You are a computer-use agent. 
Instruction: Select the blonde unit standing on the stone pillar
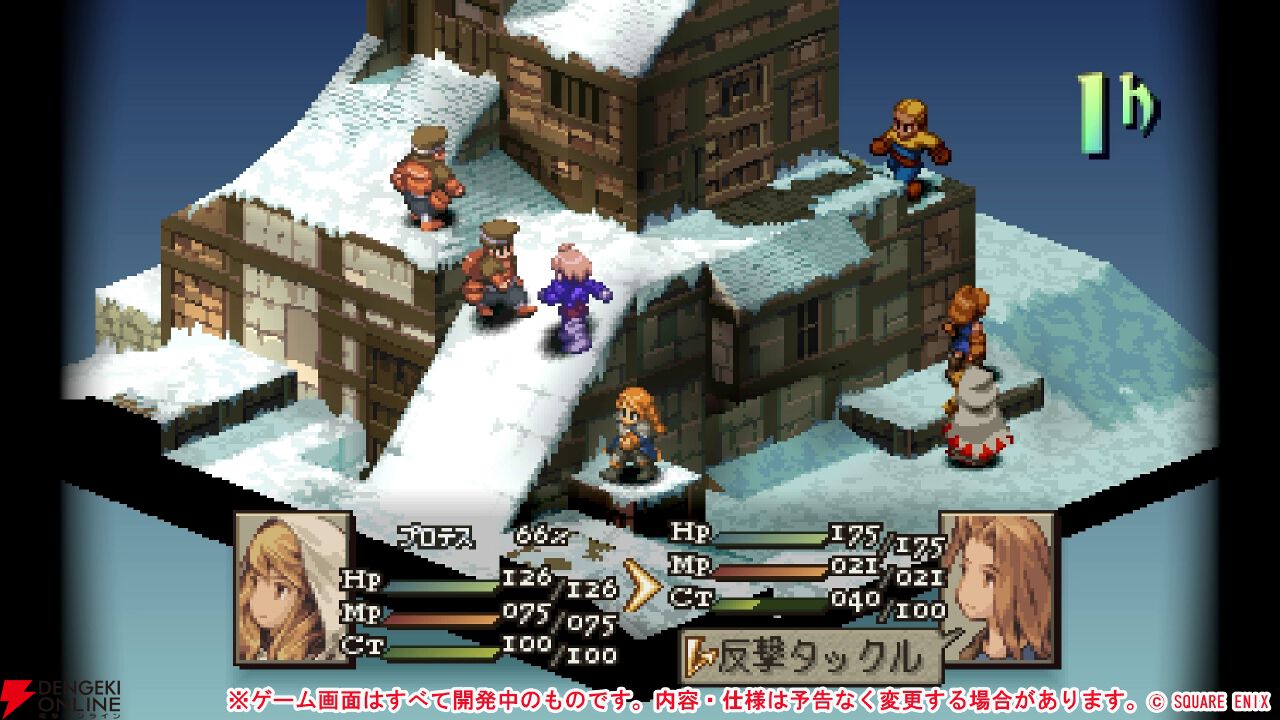coord(636,430)
